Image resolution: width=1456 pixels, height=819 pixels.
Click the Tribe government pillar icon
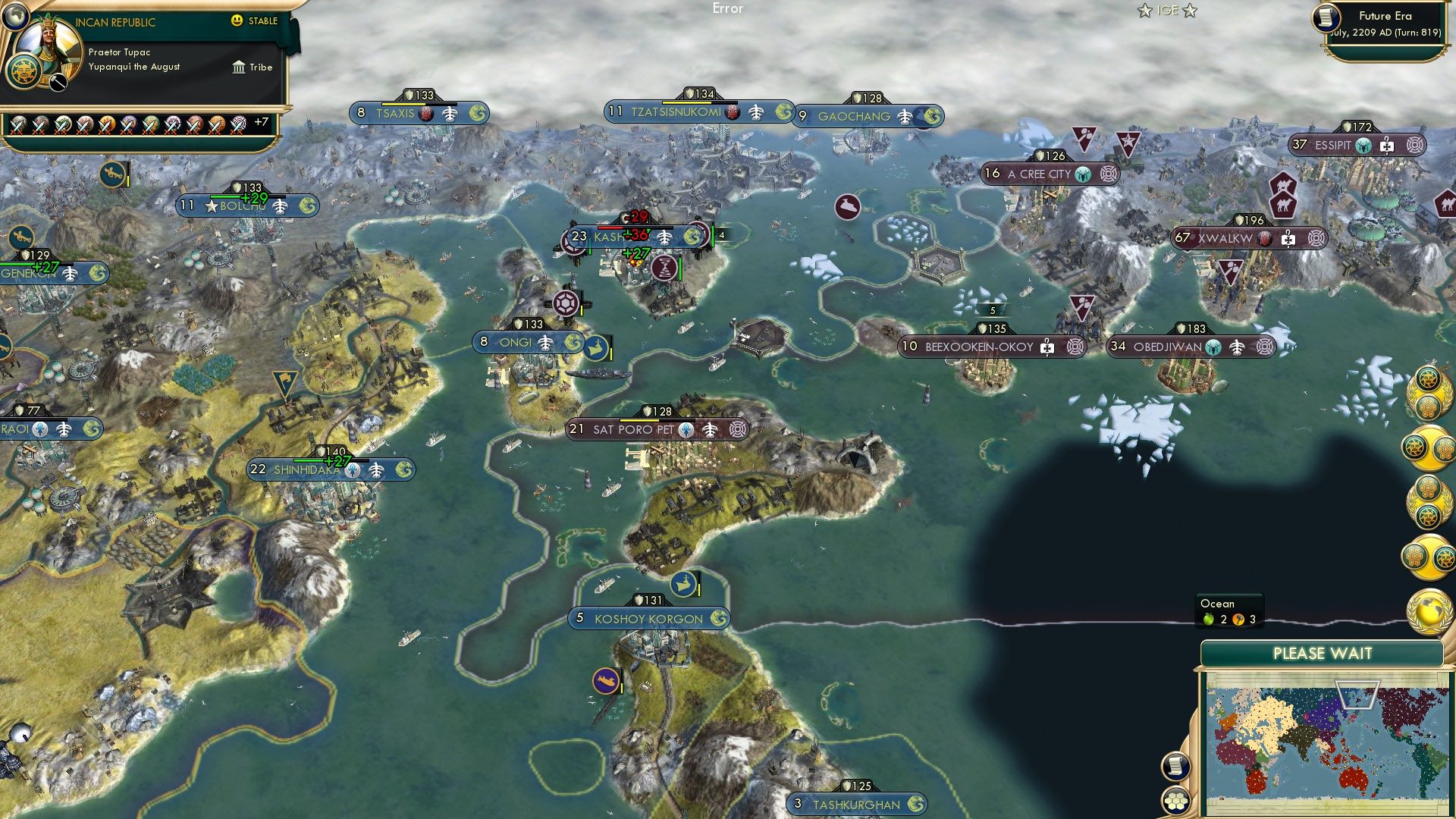click(239, 67)
